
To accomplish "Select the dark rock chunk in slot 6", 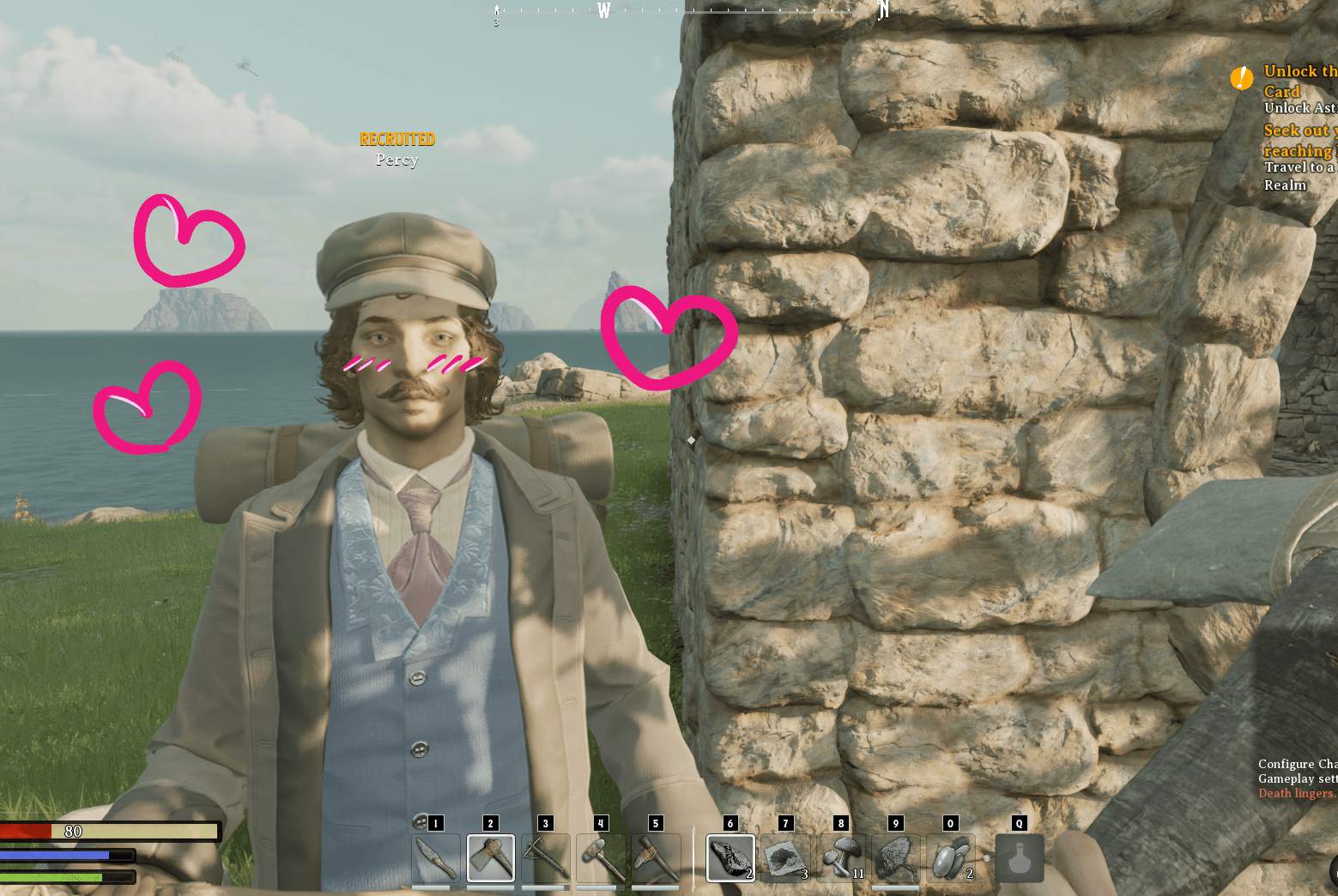I will (730, 857).
